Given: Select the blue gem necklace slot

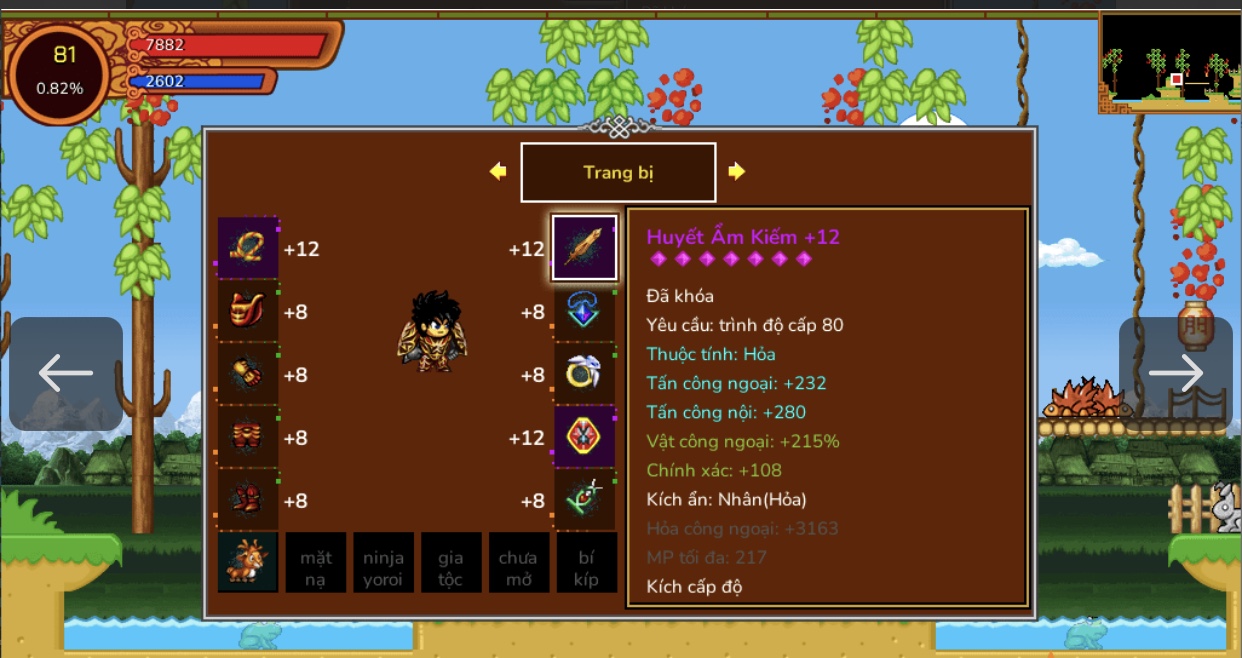Looking at the screenshot, I should 585,312.
